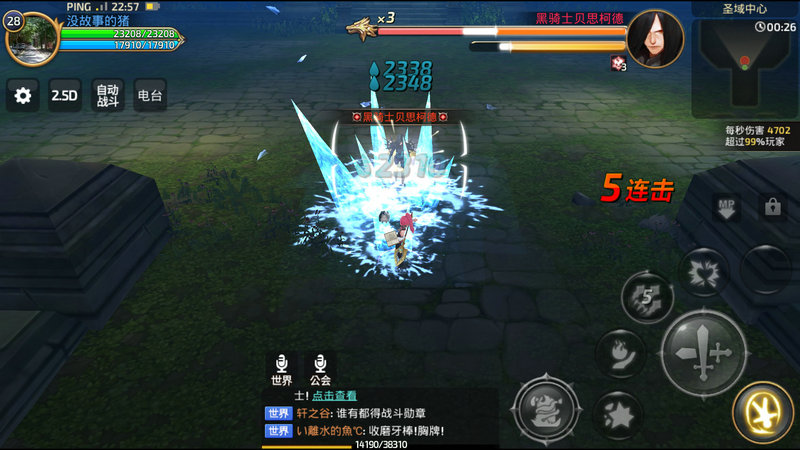Enable 自动战斗 auto-battle

[x=107, y=96]
